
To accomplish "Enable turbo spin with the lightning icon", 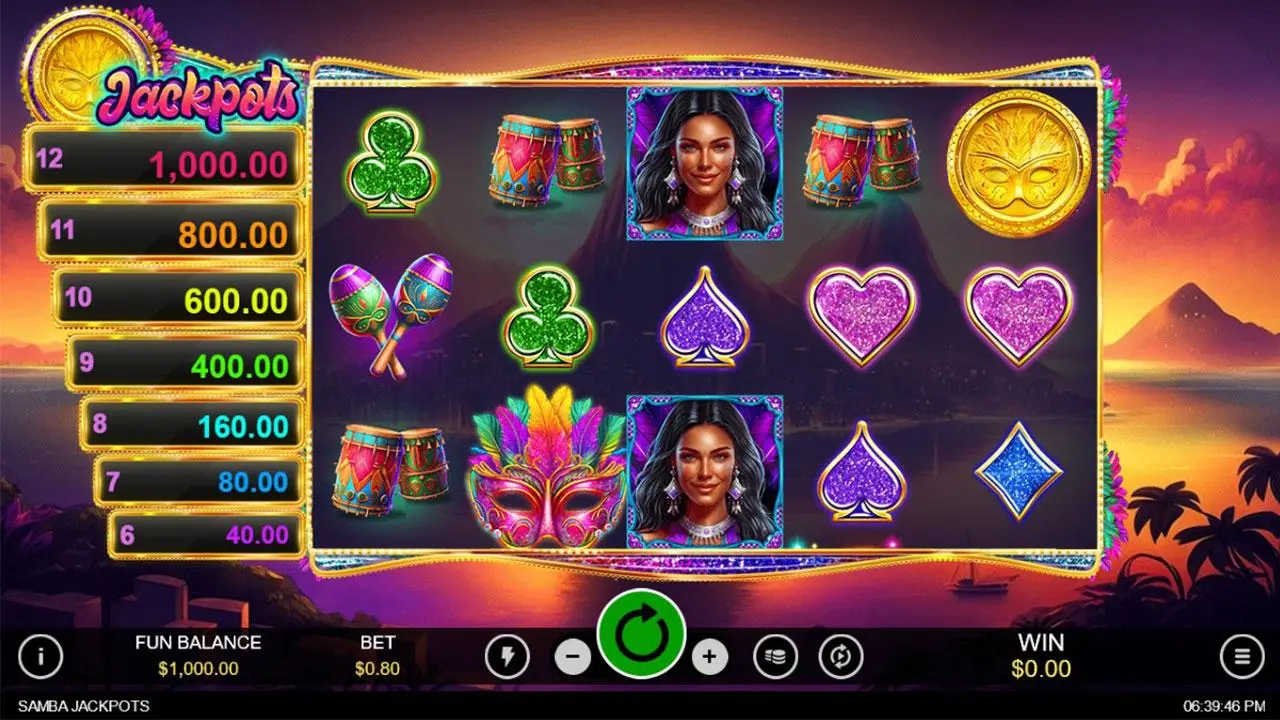I will [x=505, y=657].
